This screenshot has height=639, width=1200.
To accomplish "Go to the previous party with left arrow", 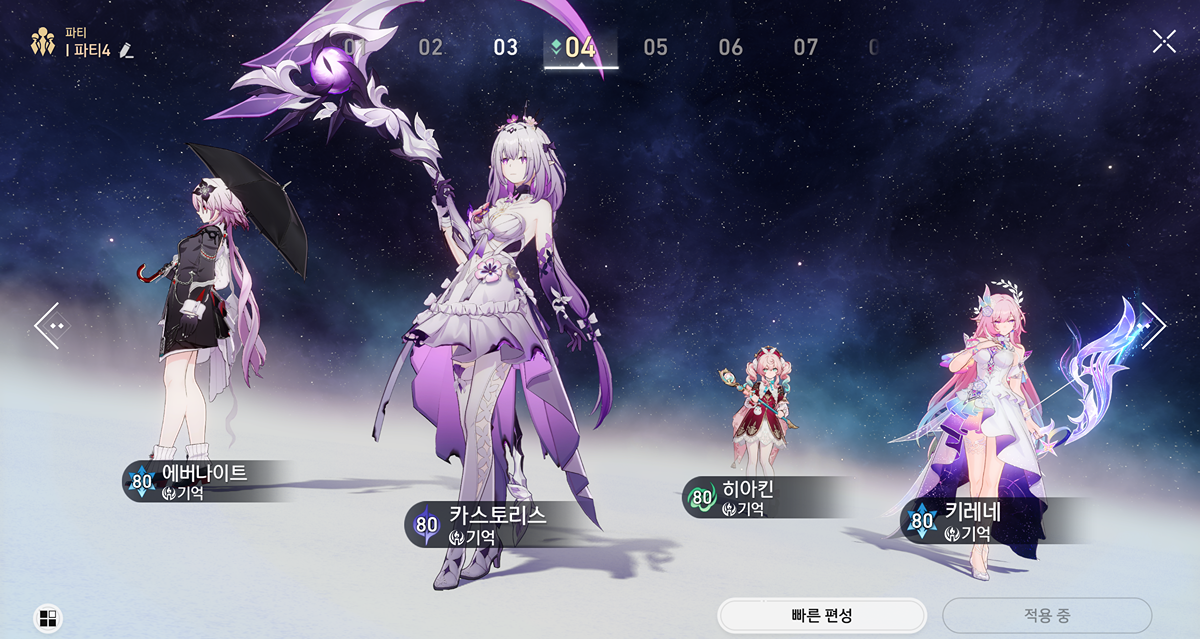I will click(50, 325).
